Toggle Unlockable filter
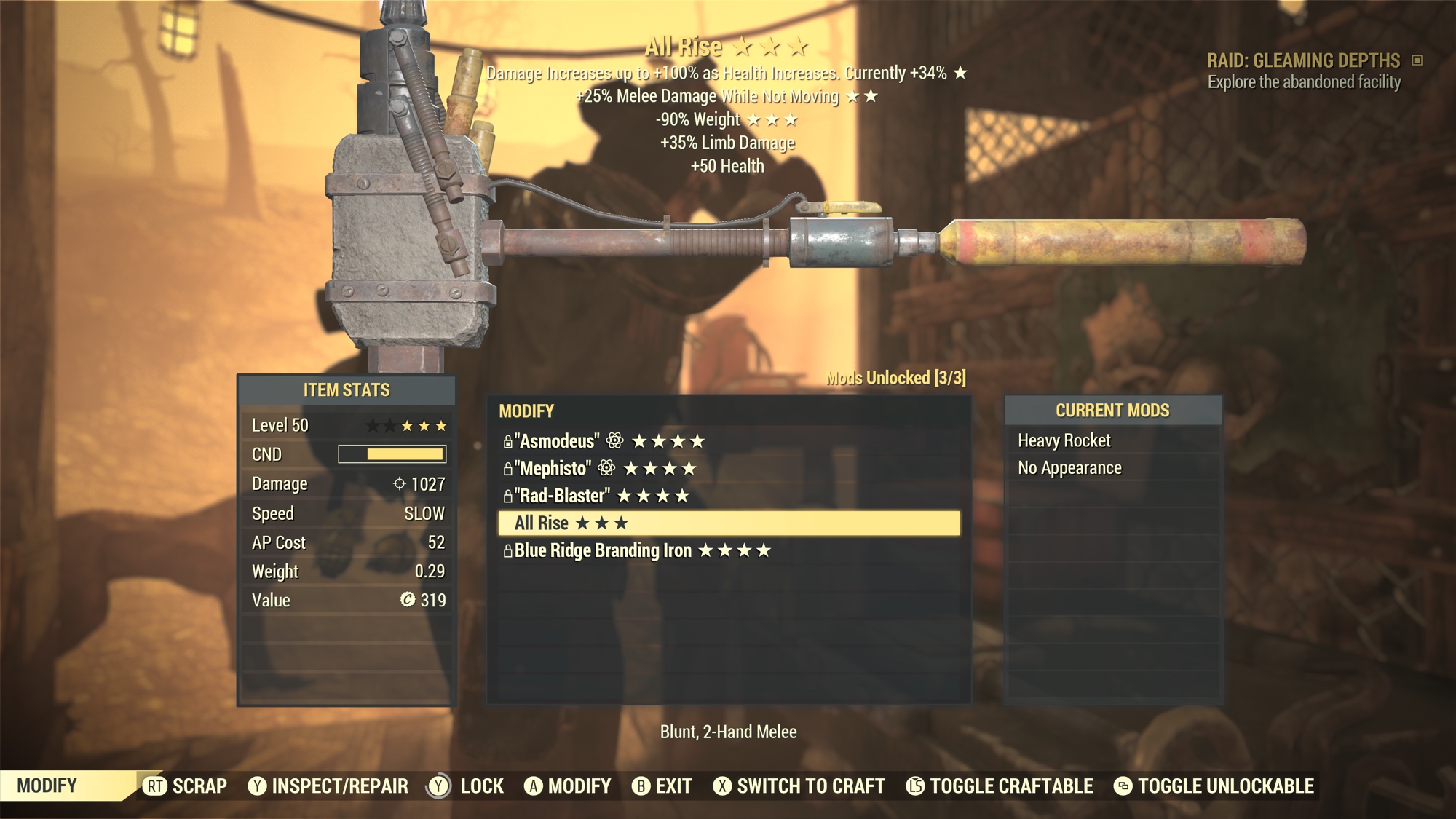Viewport: 1456px width, 819px height. [1214, 786]
